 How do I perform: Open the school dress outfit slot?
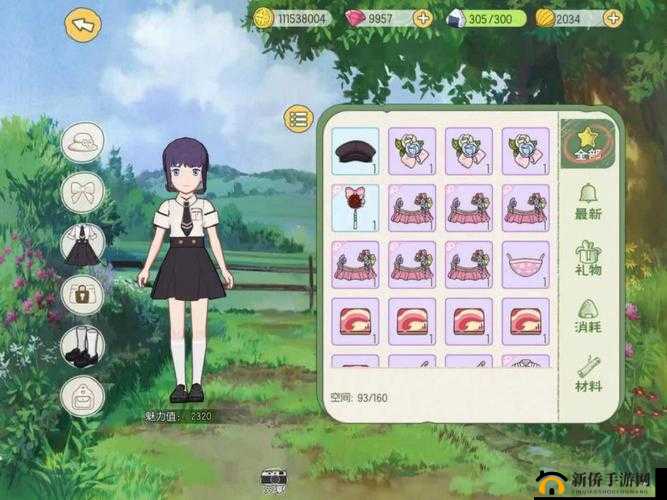(82, 244)
